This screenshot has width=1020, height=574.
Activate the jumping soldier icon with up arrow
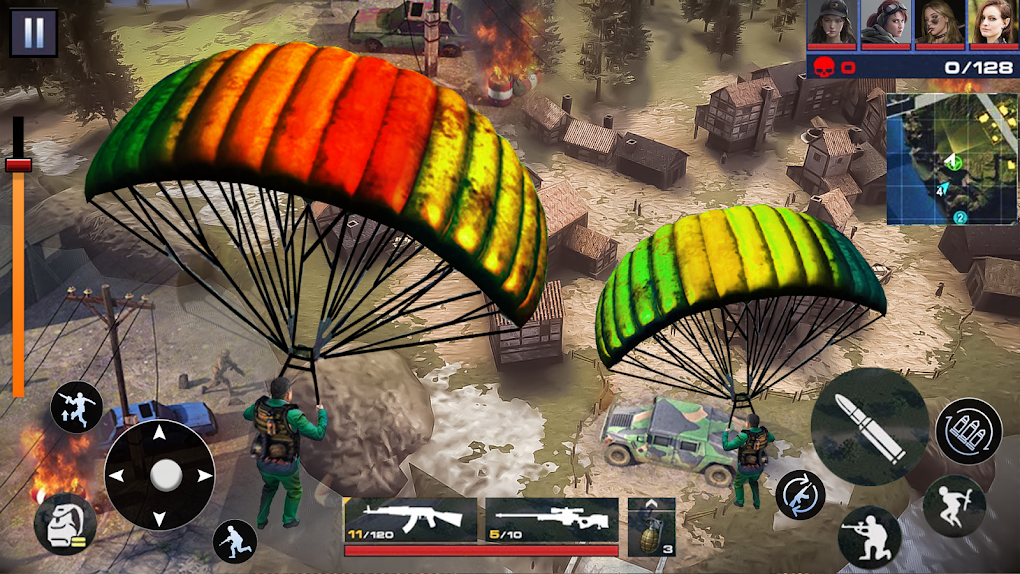77,407
